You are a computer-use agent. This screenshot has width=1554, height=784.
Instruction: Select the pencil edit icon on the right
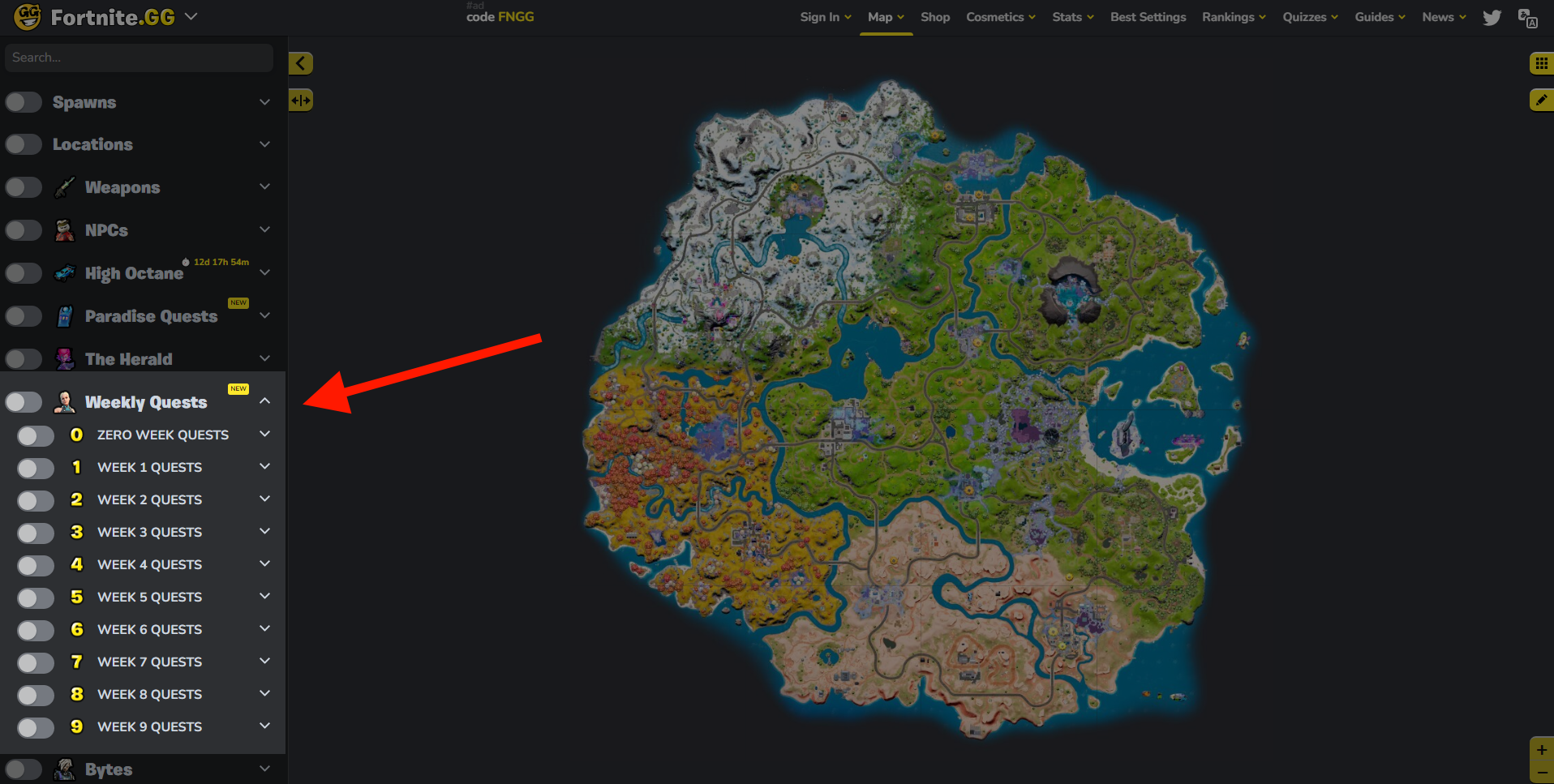pos(1542,100)
